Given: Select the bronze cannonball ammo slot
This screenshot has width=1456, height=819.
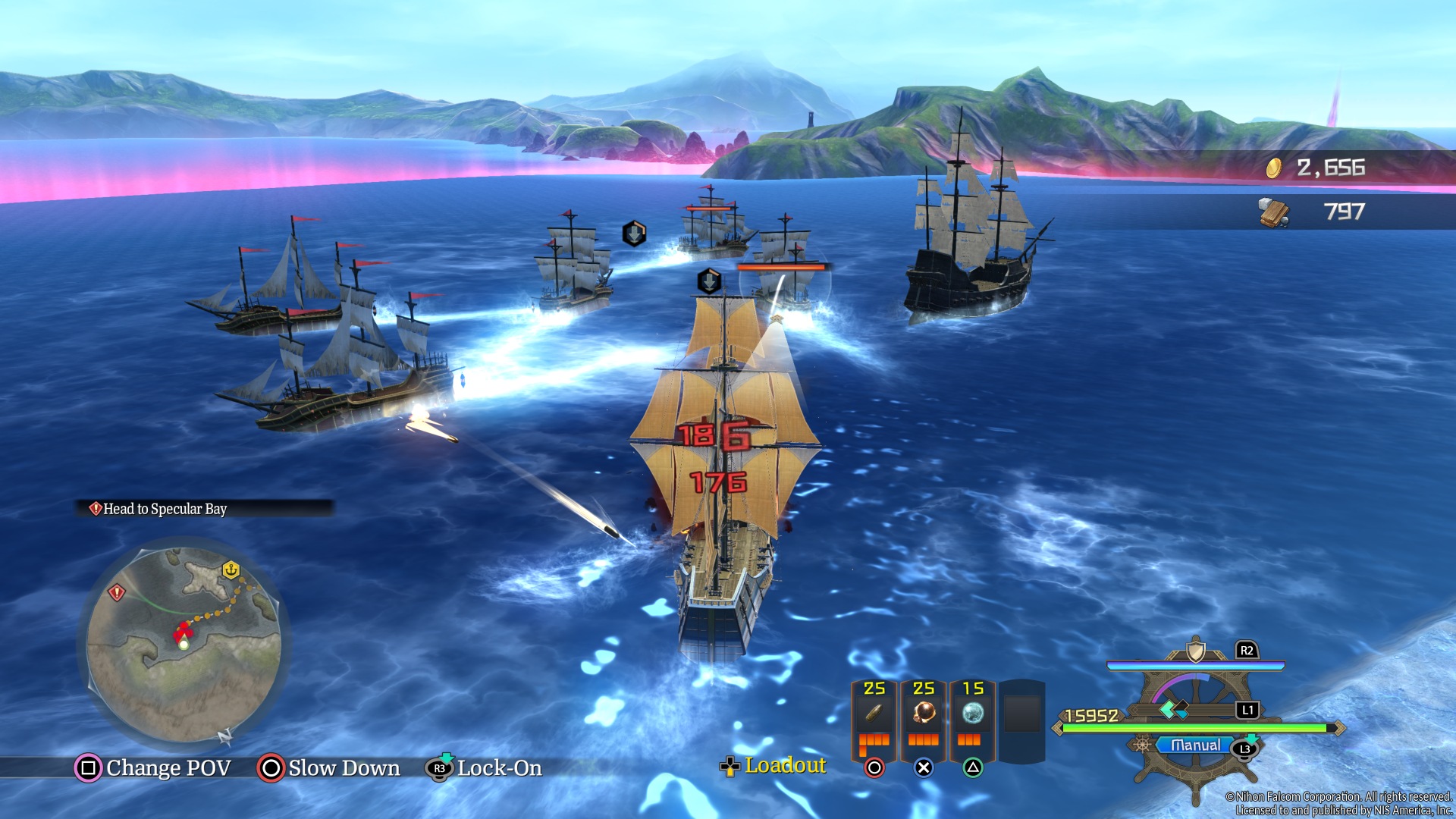Looking at the screenshot, I should (924, 713).
